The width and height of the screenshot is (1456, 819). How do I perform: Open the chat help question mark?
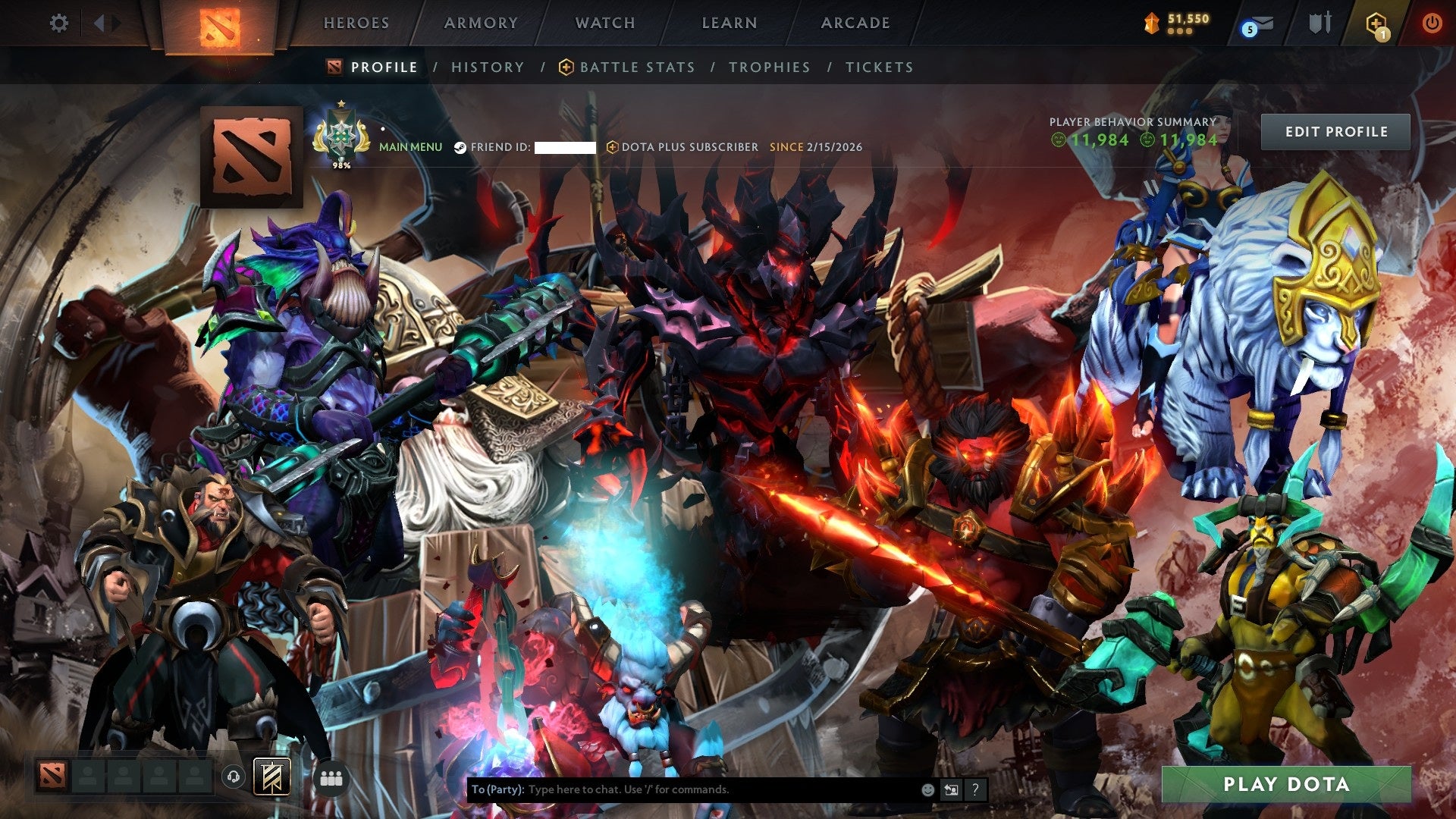click(x=974, y=789)
